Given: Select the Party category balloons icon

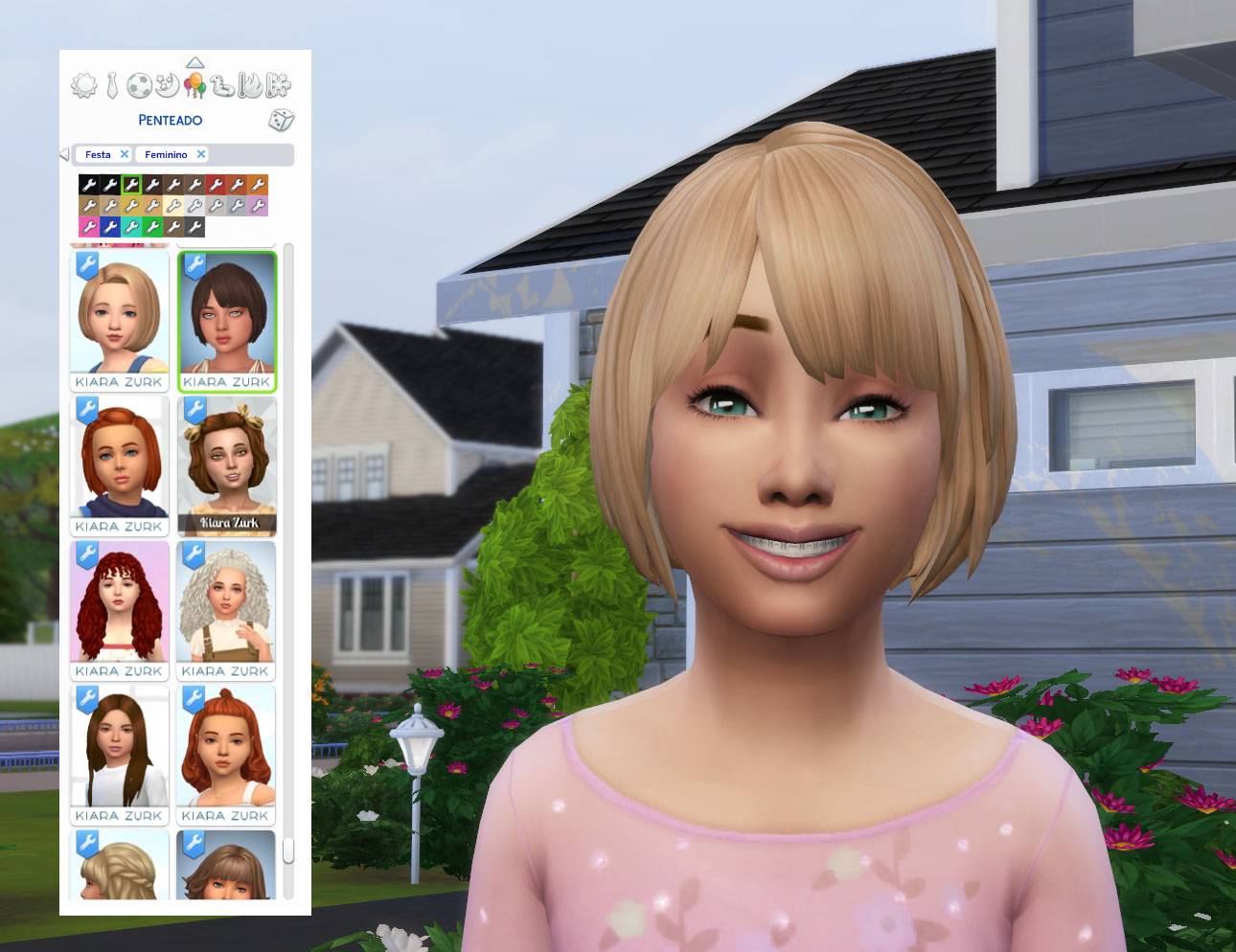Looking at the screenshot, I should pyautogui.click(x=195, y=86).
